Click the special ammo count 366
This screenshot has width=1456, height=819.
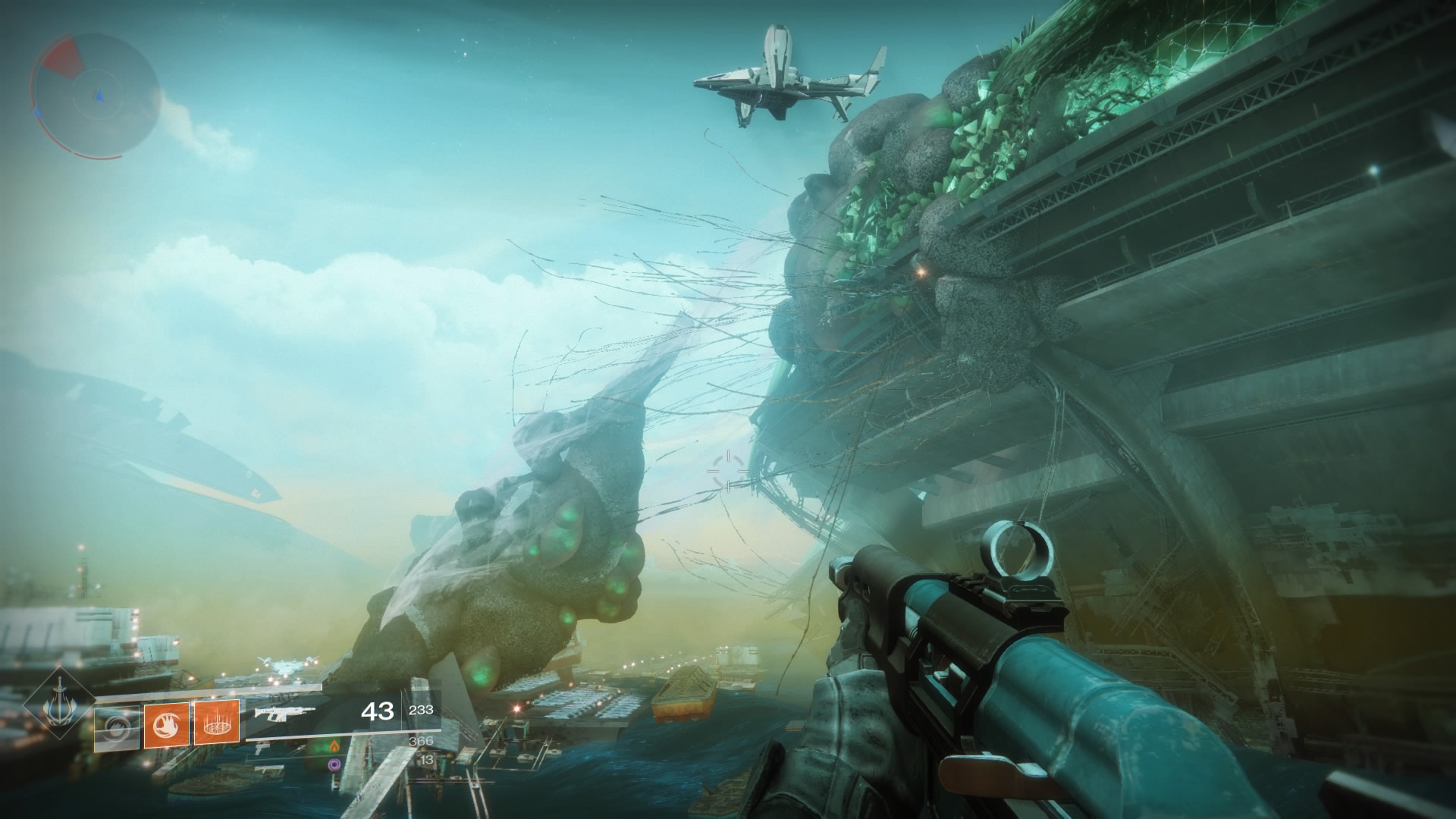click(x=420, y=742)
